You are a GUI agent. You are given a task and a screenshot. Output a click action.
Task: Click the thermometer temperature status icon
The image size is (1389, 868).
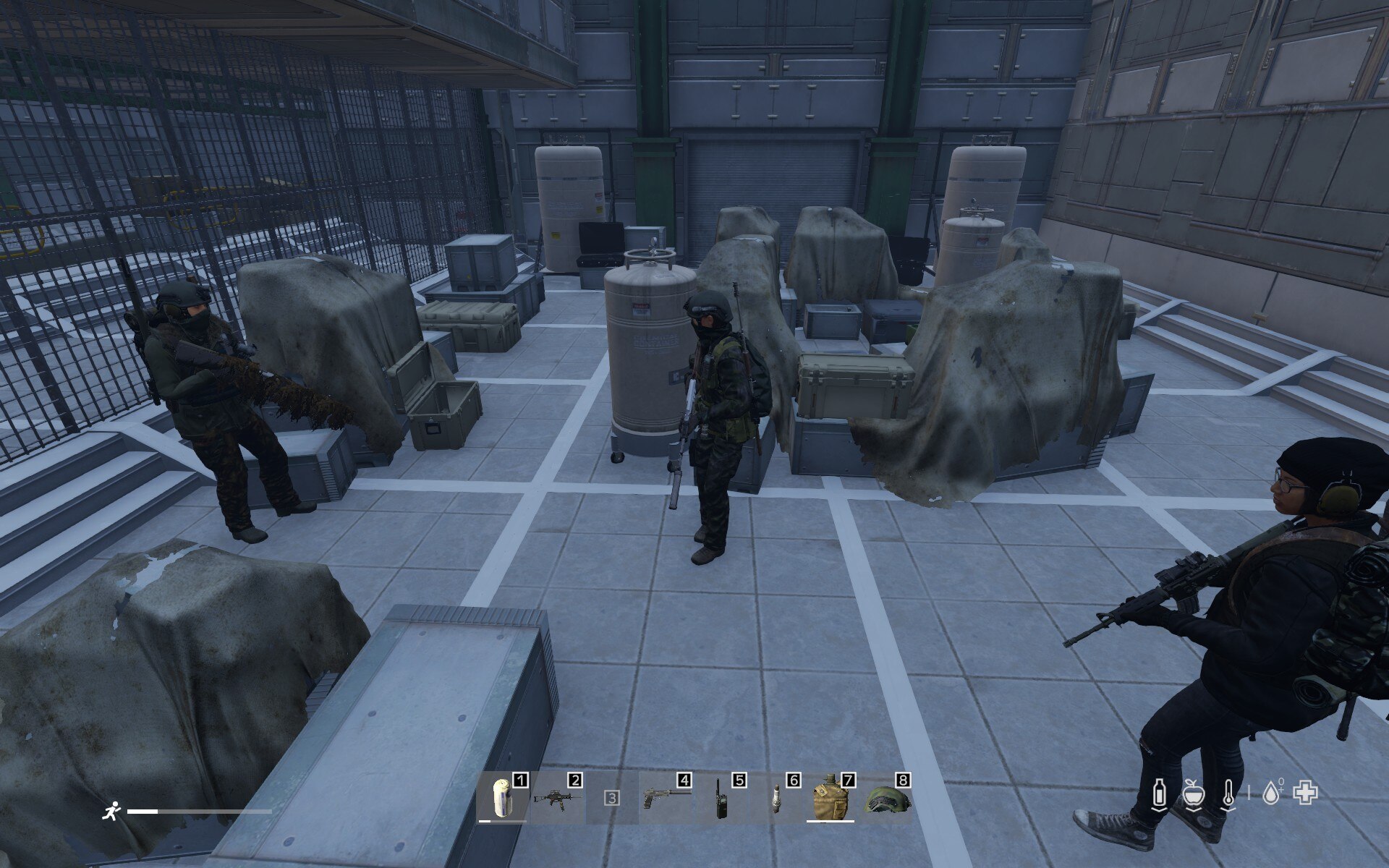pos(1228,793)
